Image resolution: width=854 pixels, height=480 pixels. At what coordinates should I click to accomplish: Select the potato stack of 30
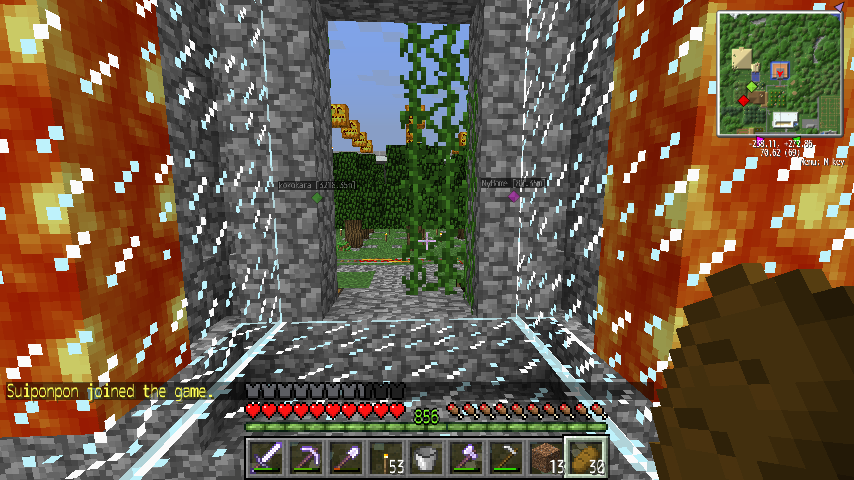tap(585, 459)
